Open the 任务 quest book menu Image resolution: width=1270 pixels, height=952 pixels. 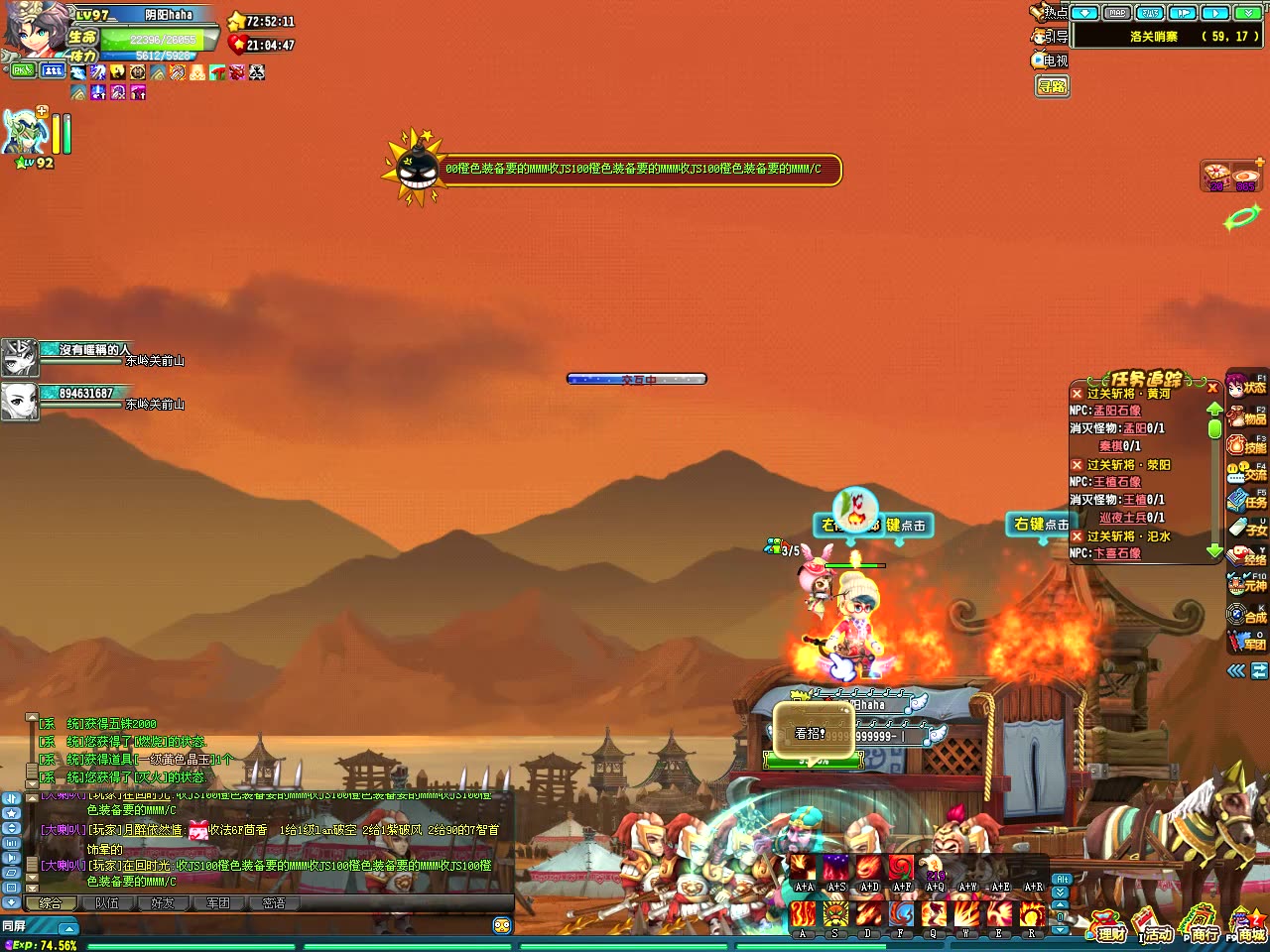[x=1246, y=501]
